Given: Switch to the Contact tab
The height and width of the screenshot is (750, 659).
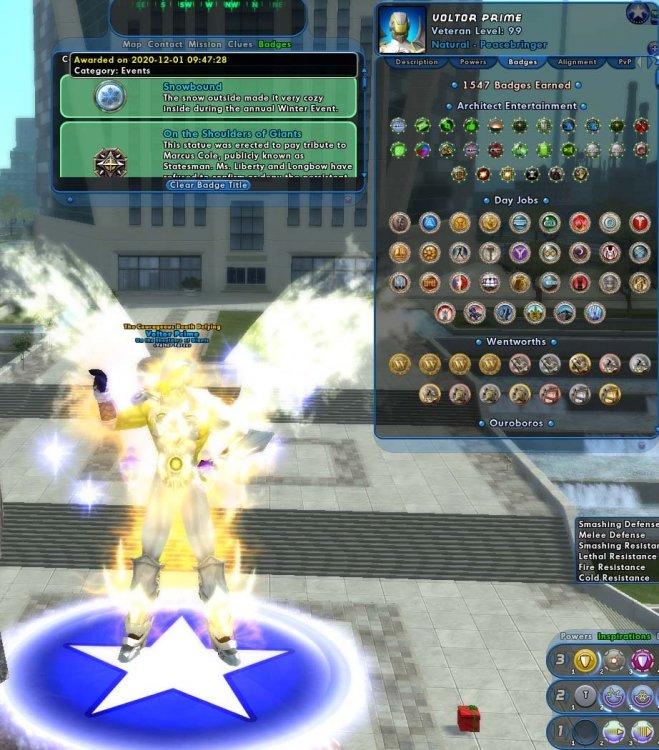Looking at the screenshot, I should [165, 45].
